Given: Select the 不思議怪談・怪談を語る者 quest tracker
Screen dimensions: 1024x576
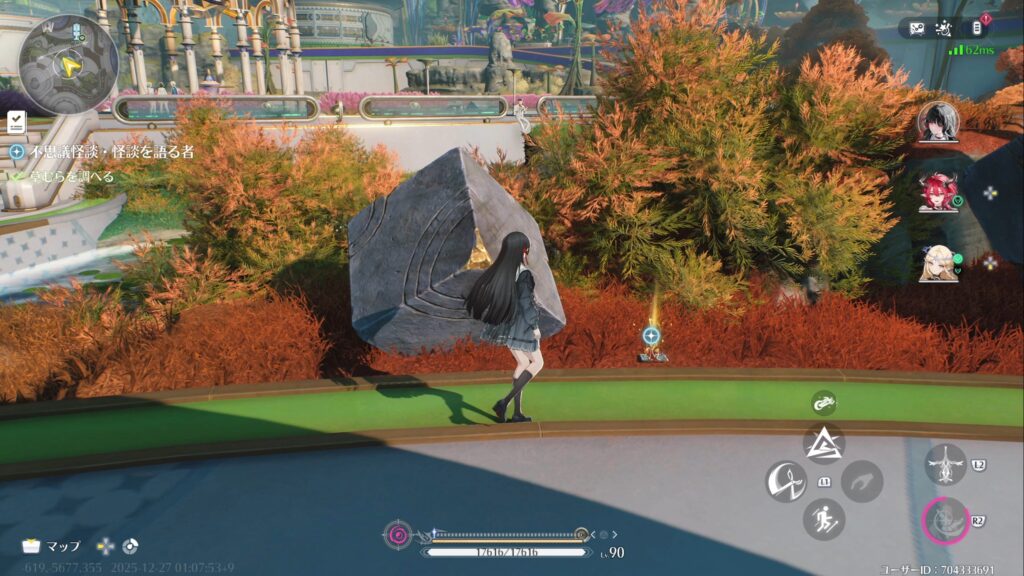Looking at the screenshot, I should [x=100, y=152].
